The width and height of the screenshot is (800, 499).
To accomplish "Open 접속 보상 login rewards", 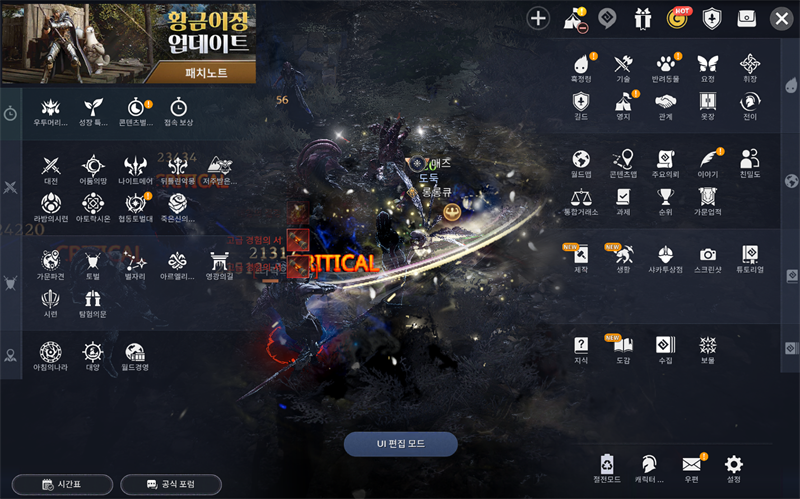I will click(x=178, y=108).
